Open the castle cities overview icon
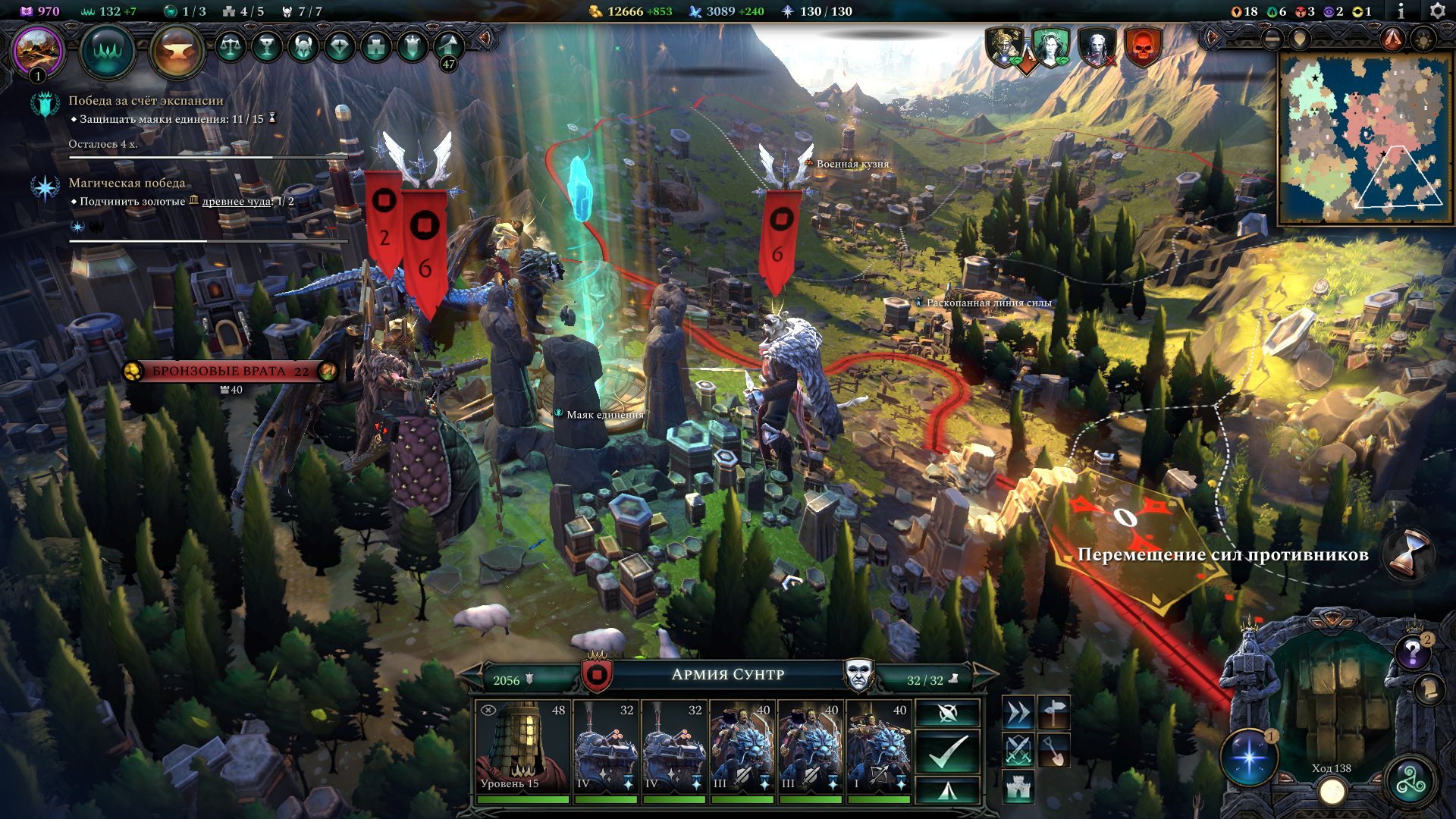Screen dimensions: 1456x819 pos(376,47)
